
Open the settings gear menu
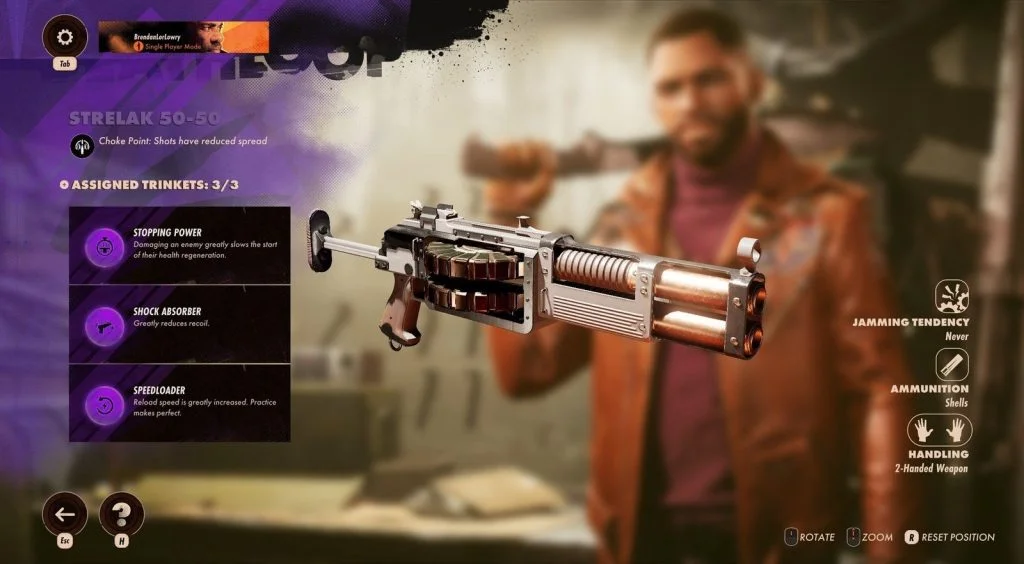pyautogui.click(x=65, y=37)
